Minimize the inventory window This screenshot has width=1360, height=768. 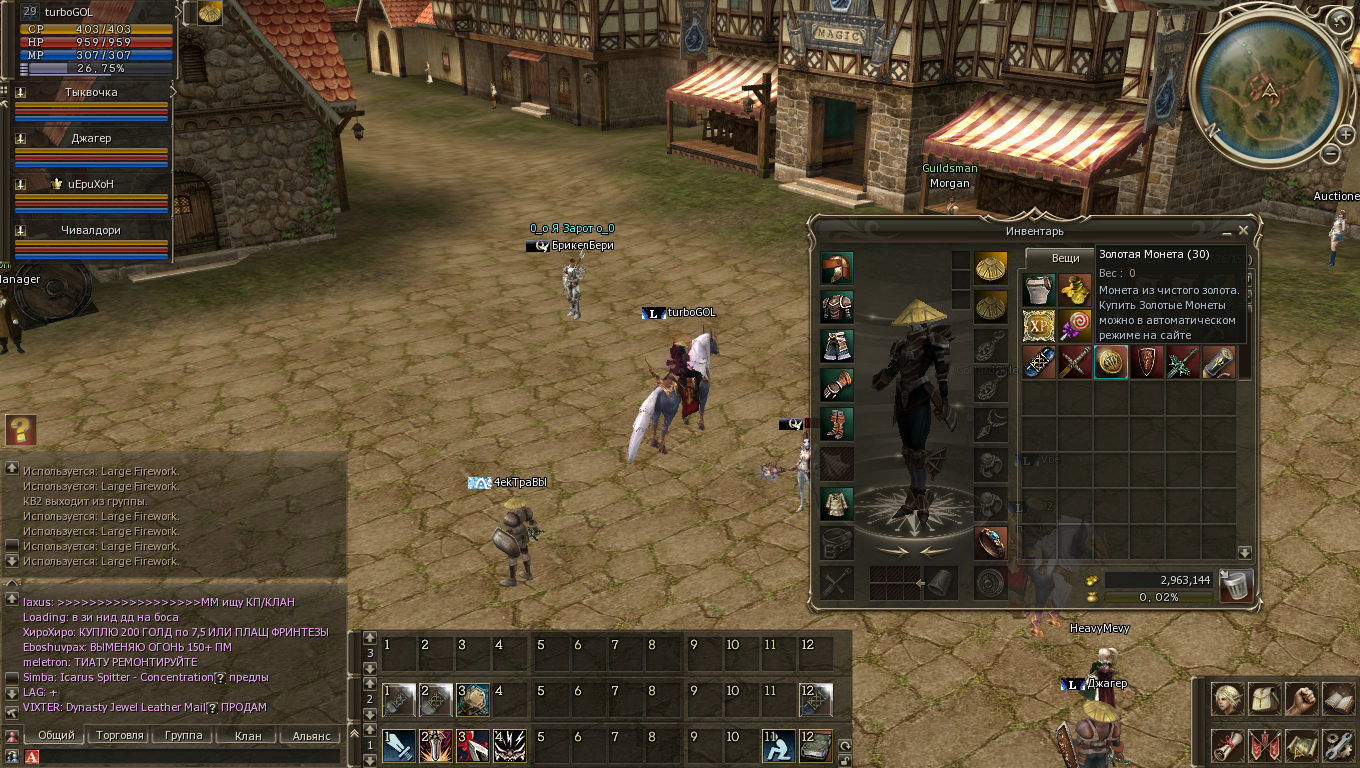pyautogui.click(x=1227, y=230)
